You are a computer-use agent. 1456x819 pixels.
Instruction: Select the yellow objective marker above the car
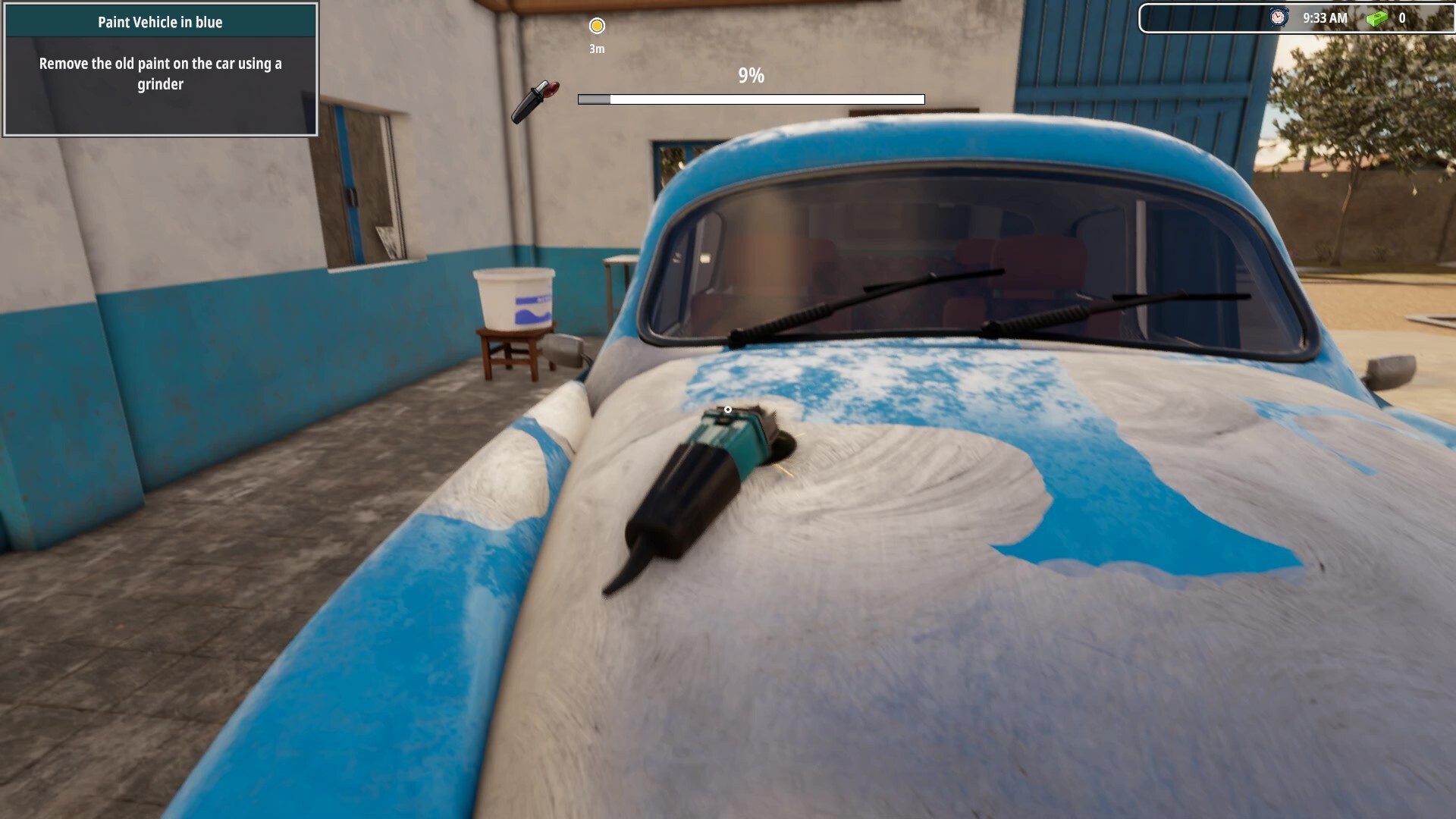coord(597,25)
